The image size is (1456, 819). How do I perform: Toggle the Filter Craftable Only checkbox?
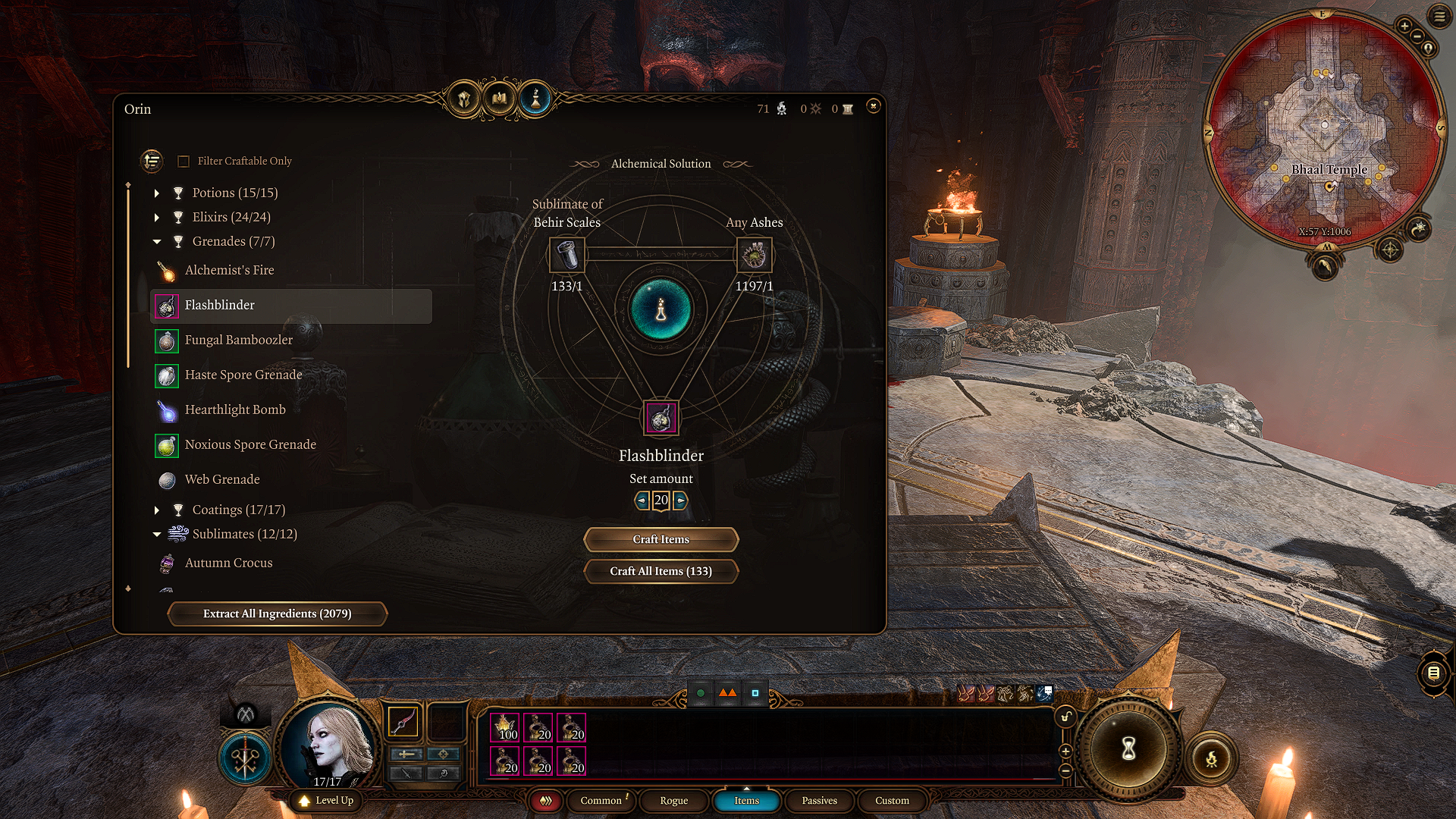(184, 162)
